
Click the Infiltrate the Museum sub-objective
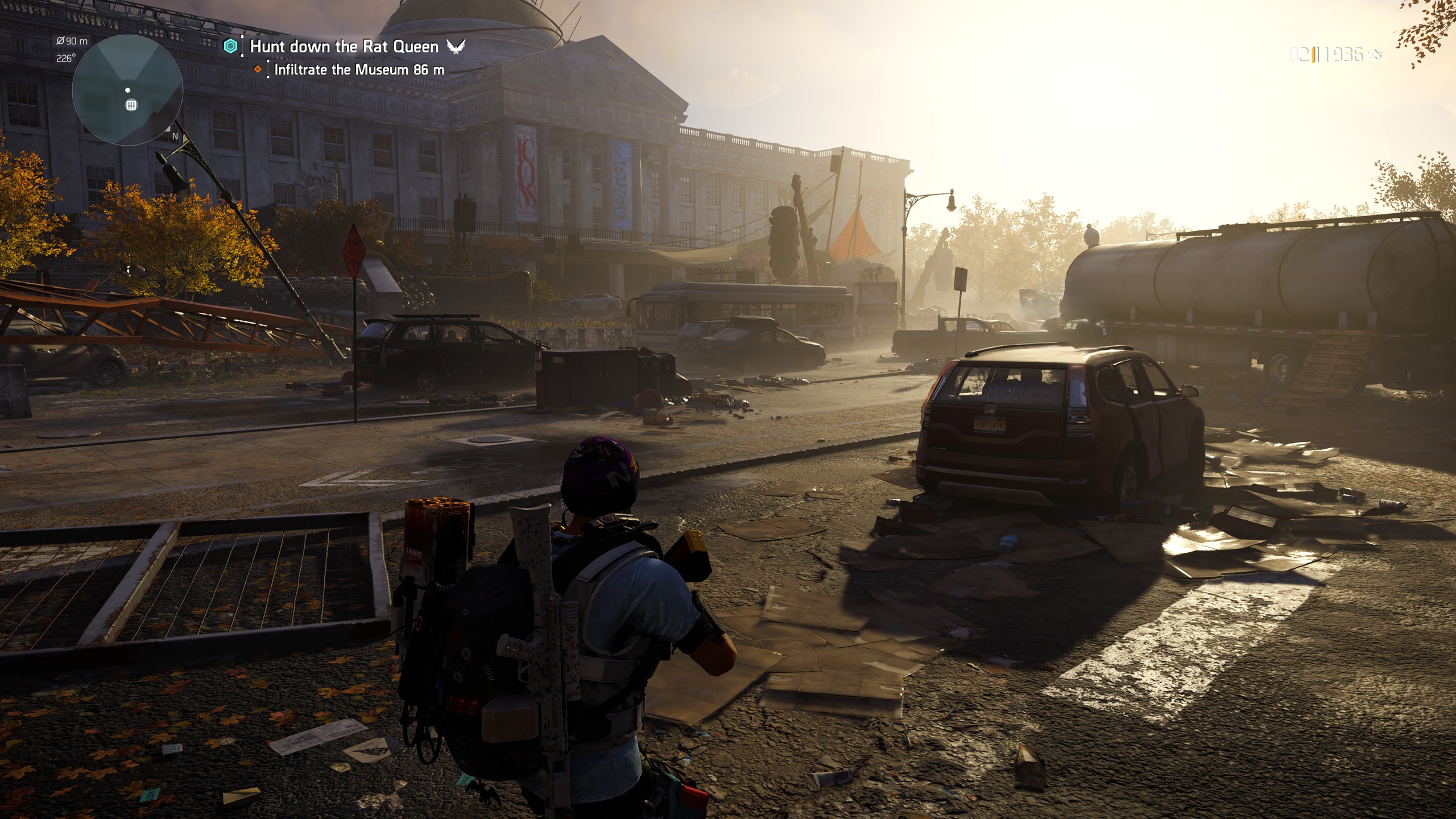359,70
